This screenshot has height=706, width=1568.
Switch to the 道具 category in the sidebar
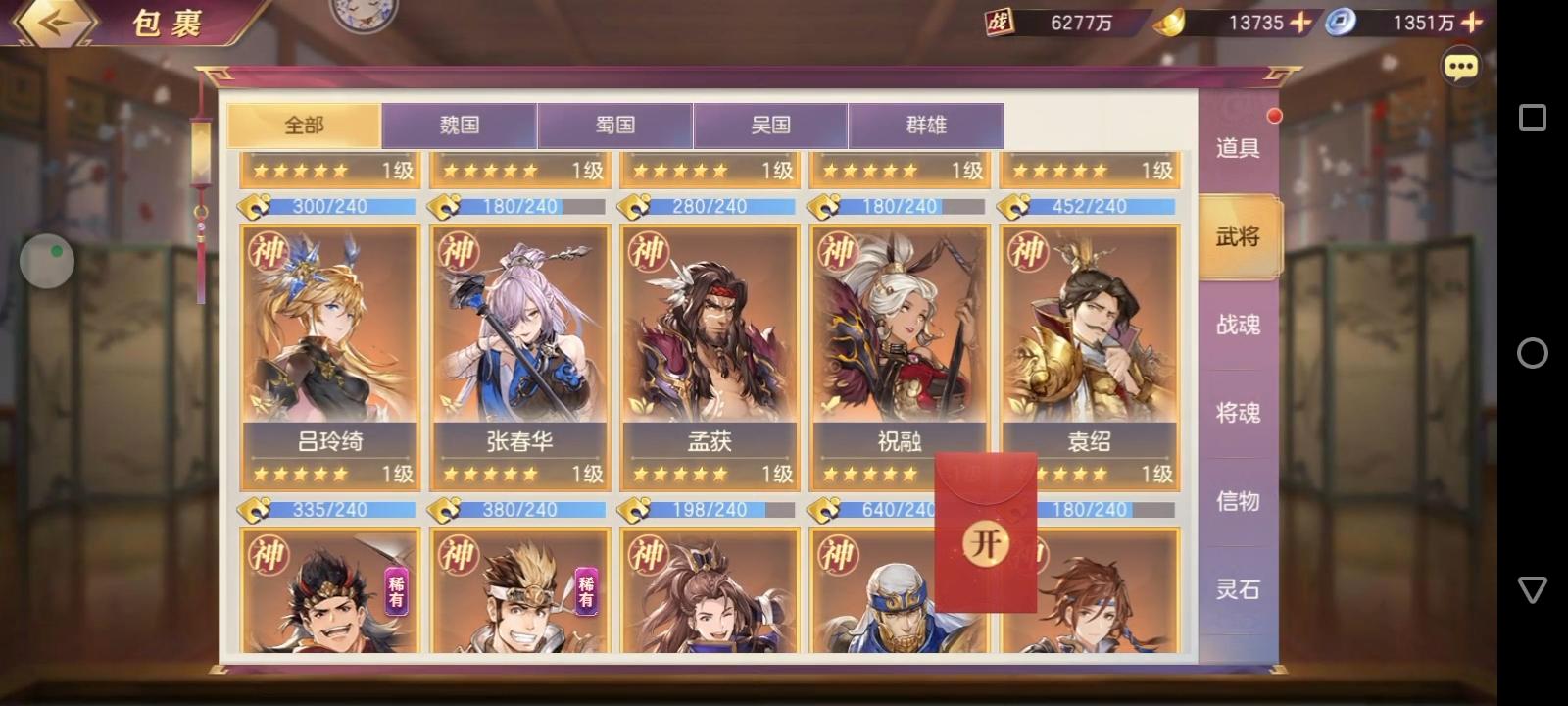pos(1237,149)
